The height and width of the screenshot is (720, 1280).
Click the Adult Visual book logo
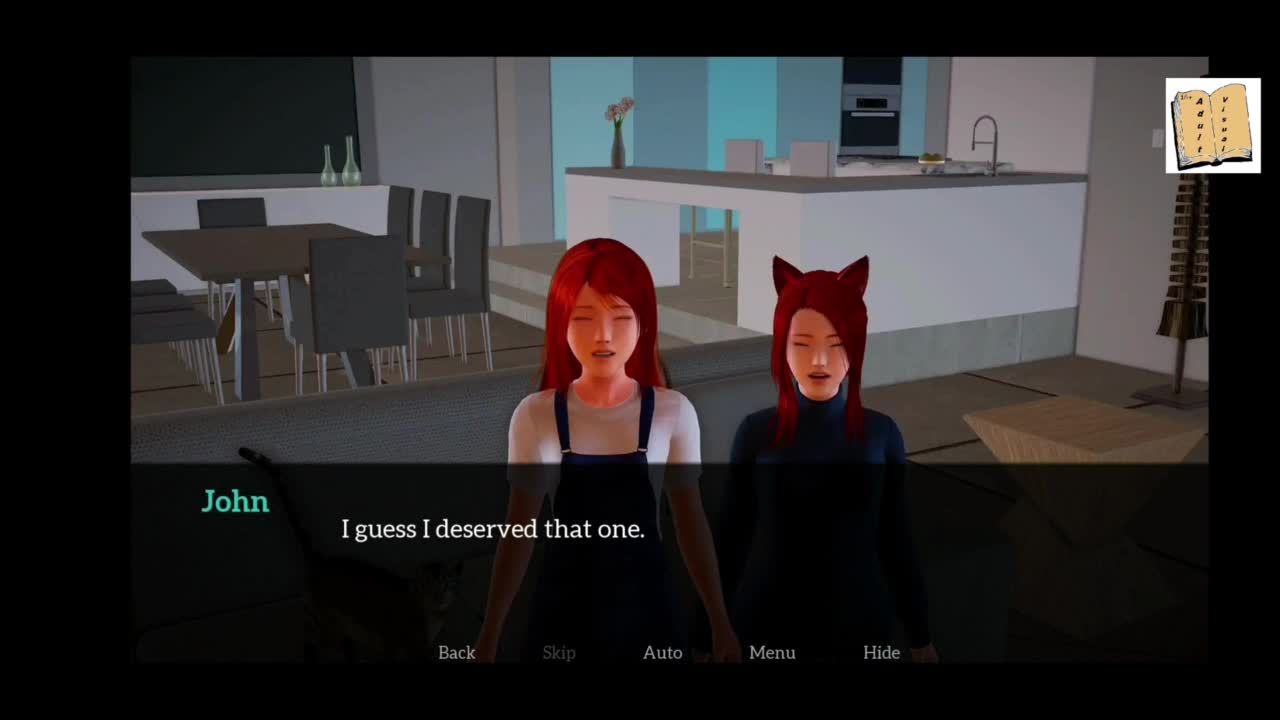(x=1212, y=126)
